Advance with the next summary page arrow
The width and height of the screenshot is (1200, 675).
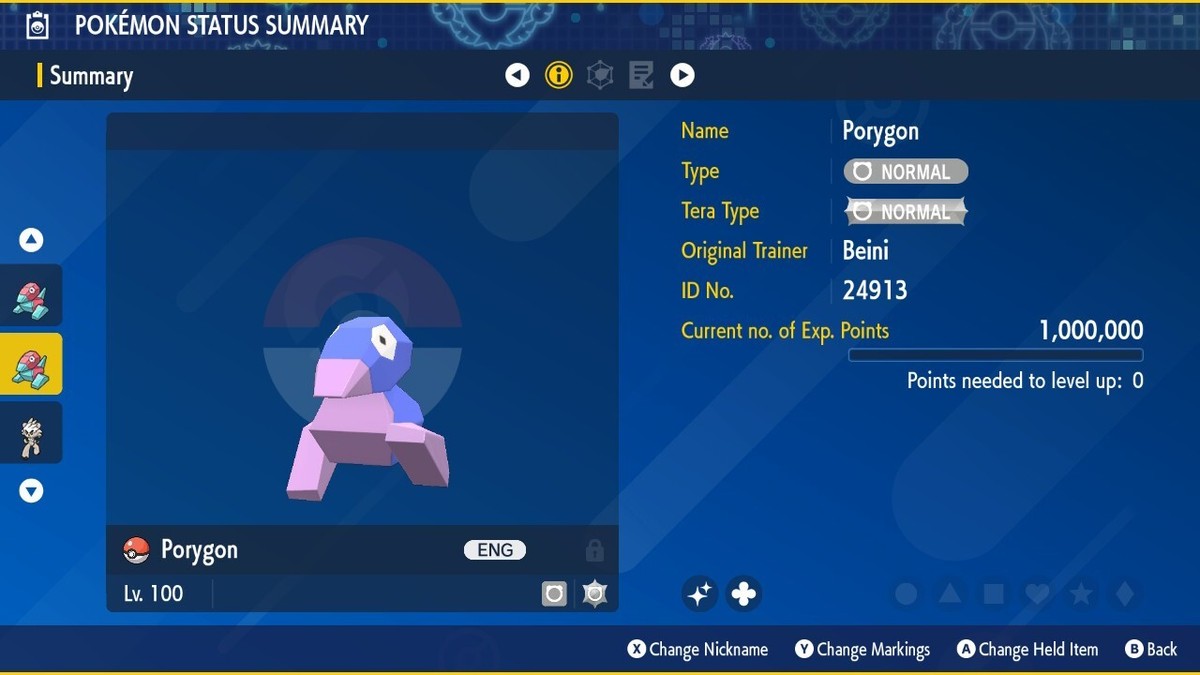pos(682,75)
